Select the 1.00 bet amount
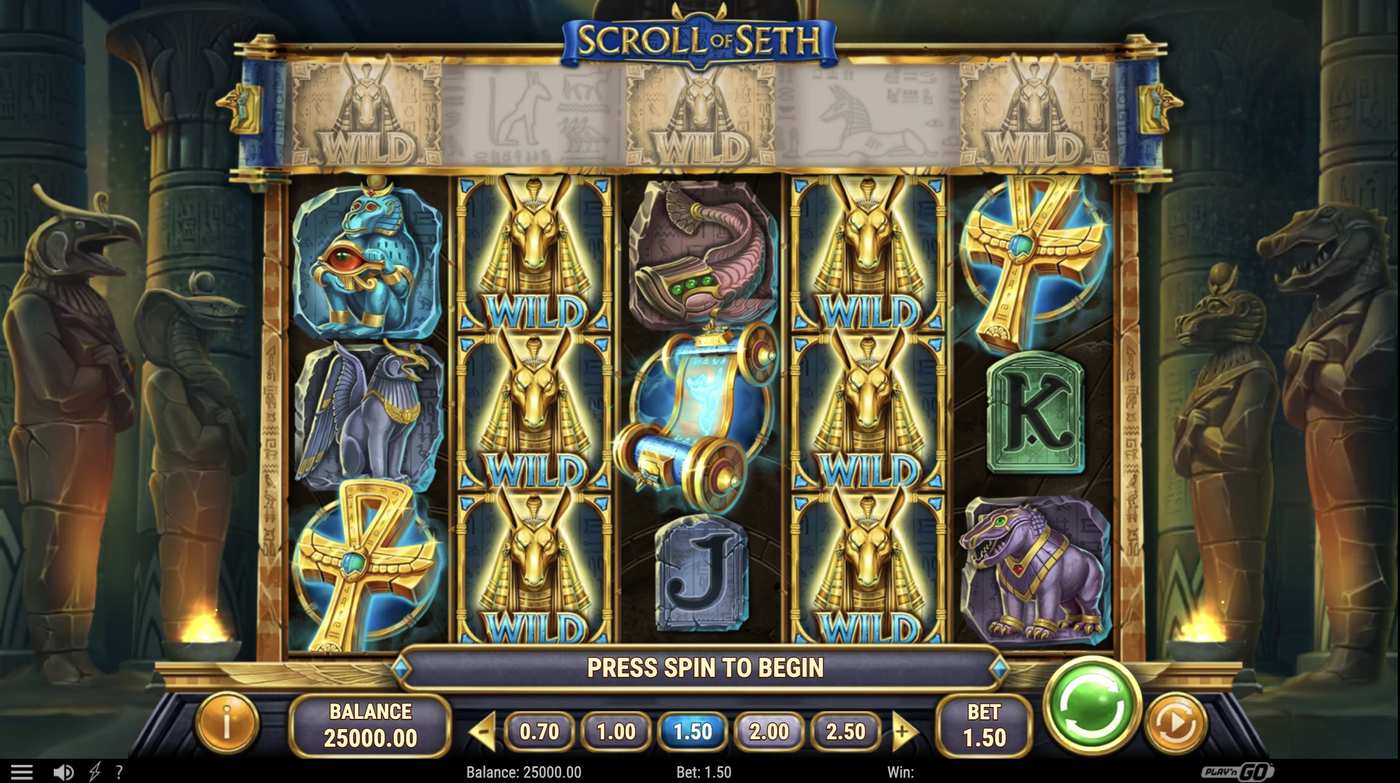This screenshot has width=1400, height=783. tap(616, 731)
